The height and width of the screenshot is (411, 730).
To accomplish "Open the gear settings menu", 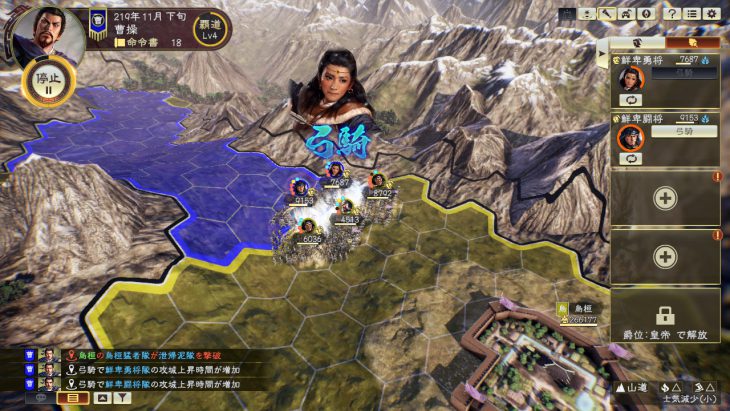I will [x=711, y=14].
